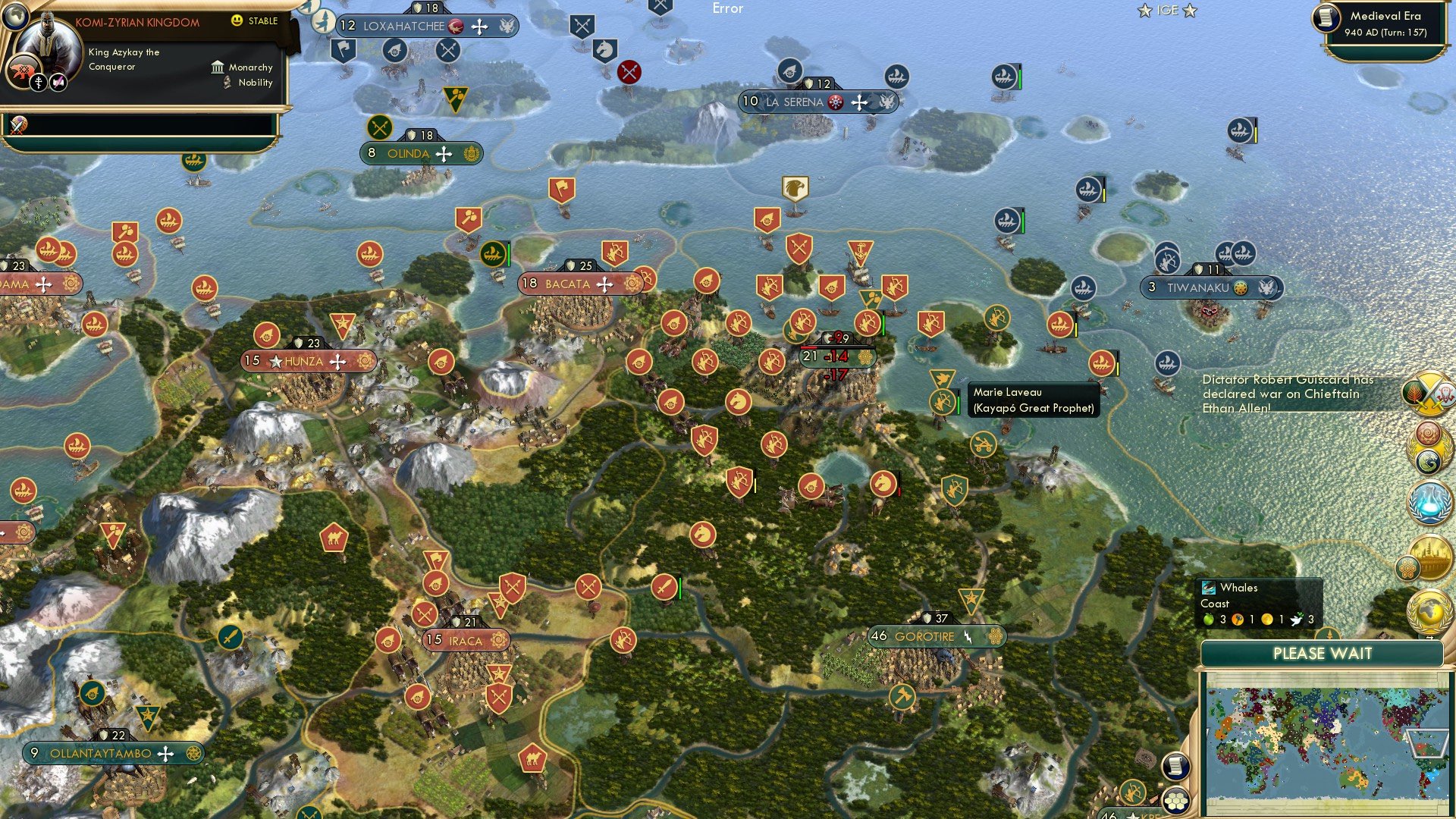Select Marie Laveau's Great Prophet unit flag
Image resolution: width=1456 pixels, height=819 pixels.
943,400
